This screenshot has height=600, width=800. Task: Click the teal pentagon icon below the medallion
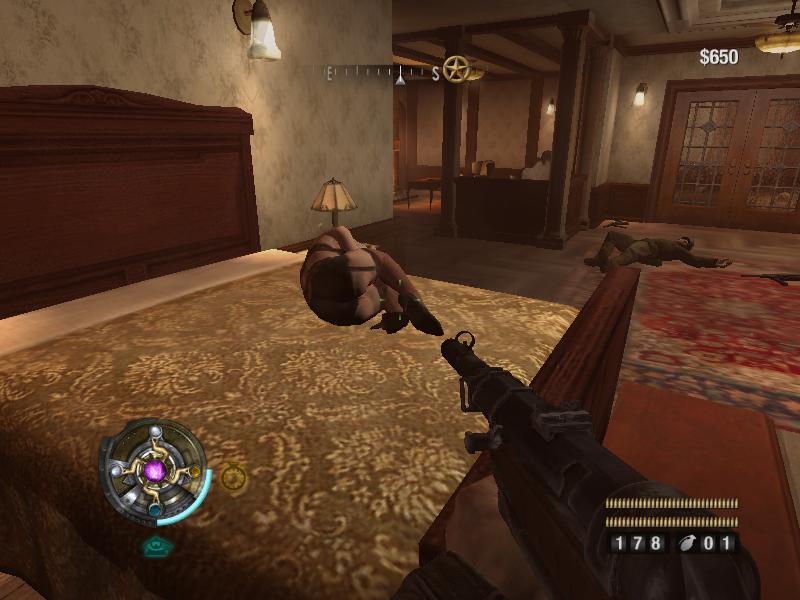click(155, 546)
